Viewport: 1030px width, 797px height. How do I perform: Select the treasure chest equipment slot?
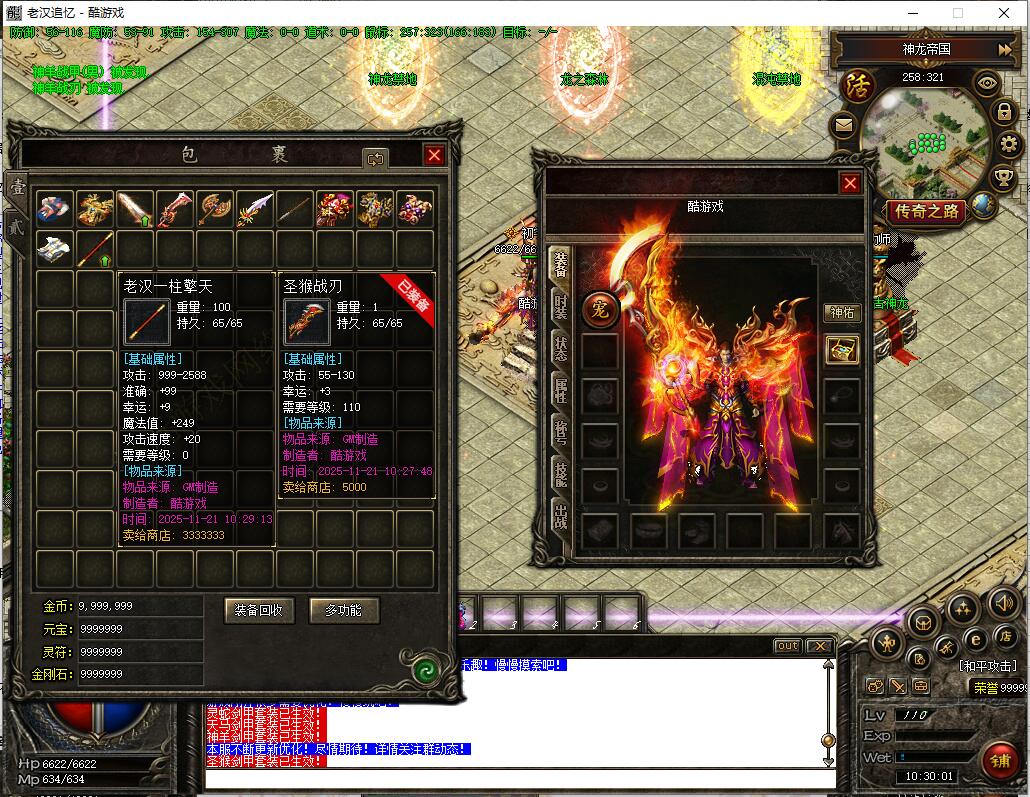[x=841, y=349]
